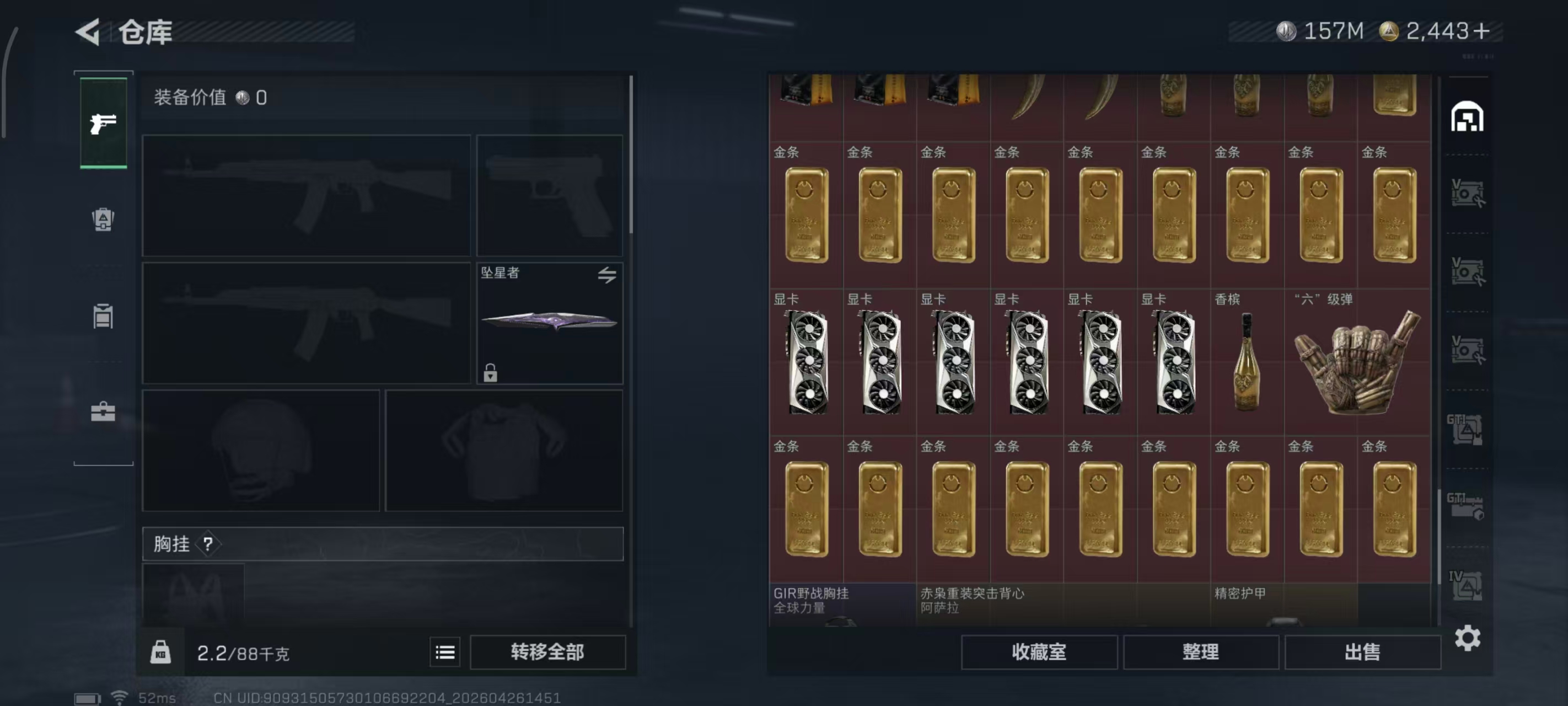The width and height of the screenshot is (1568, 706).
Task: Select the pistol weapons tab on the left
Action: point(103,122)
